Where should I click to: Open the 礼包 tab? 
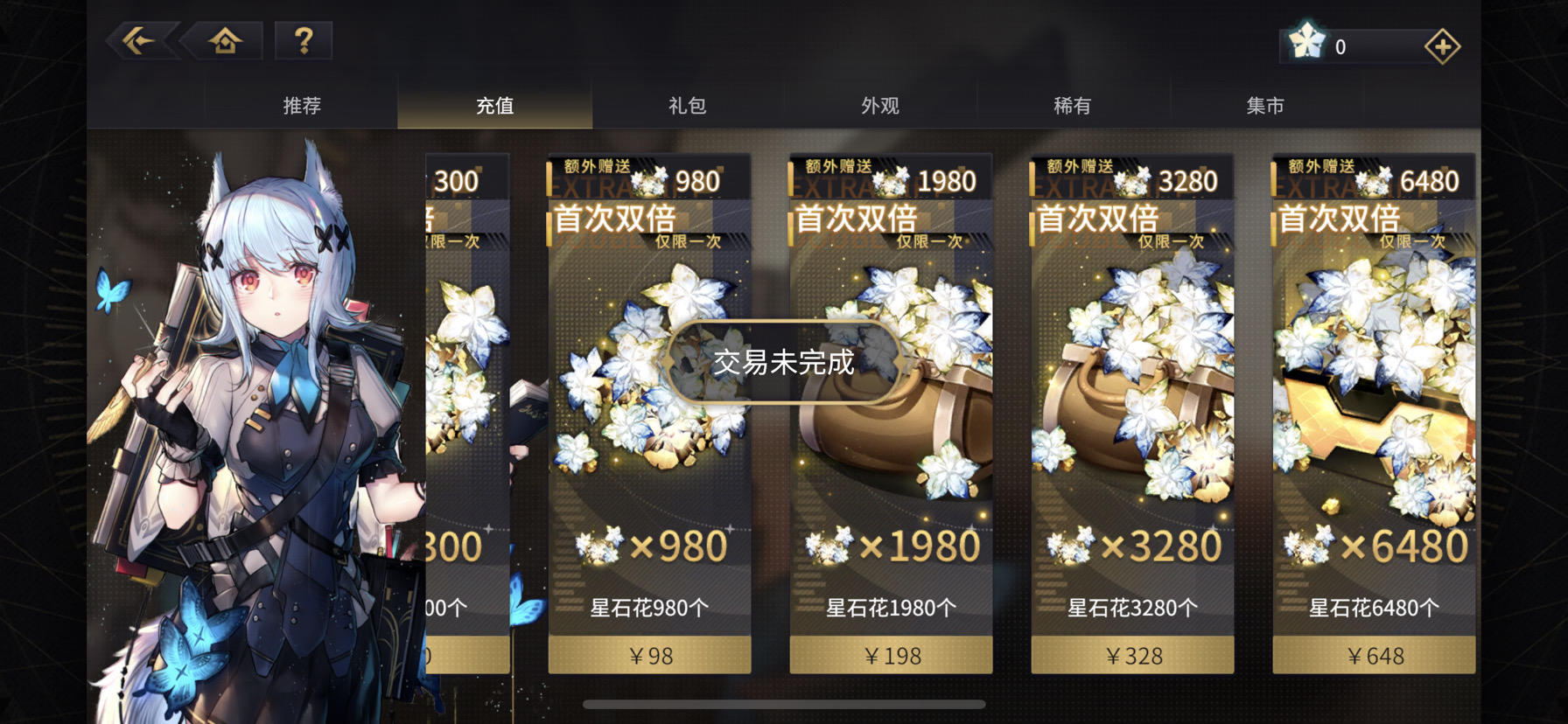pos(687,104)
